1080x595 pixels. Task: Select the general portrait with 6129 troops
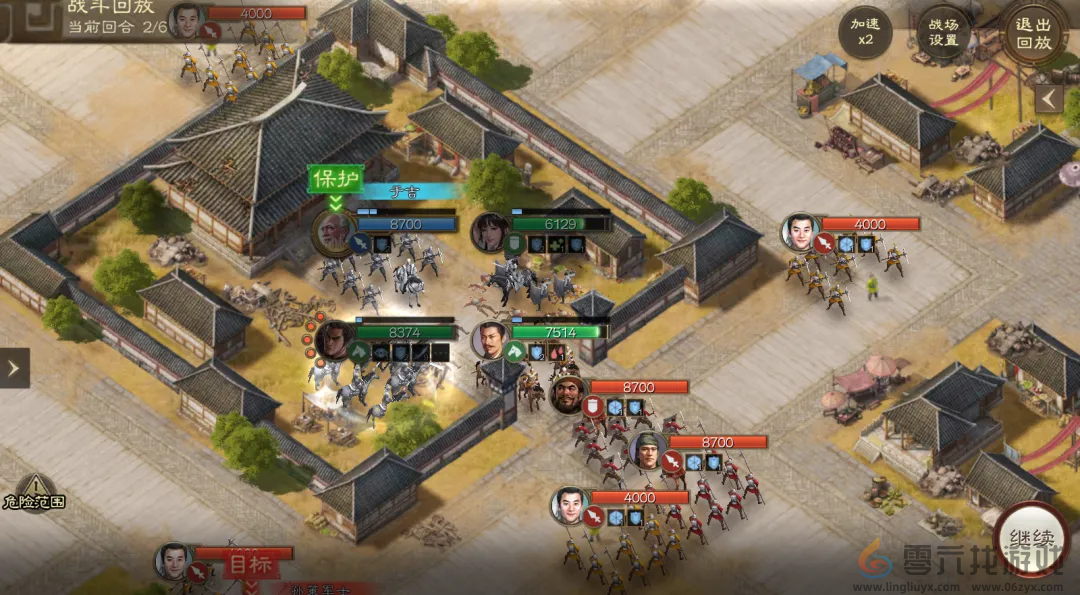[x=490, y=232]
